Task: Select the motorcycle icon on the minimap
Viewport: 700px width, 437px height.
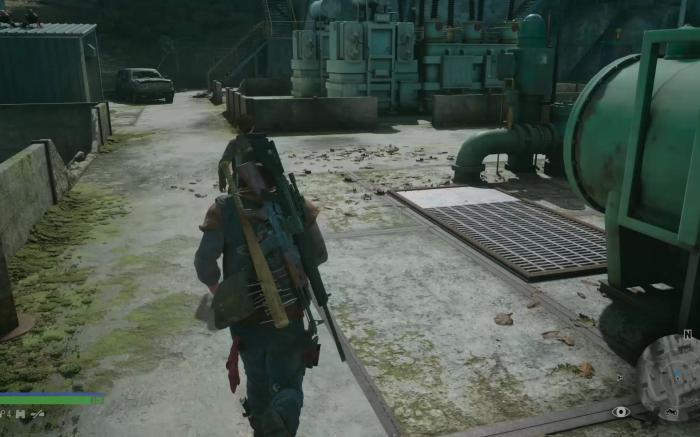Action: tap(672, 412)
